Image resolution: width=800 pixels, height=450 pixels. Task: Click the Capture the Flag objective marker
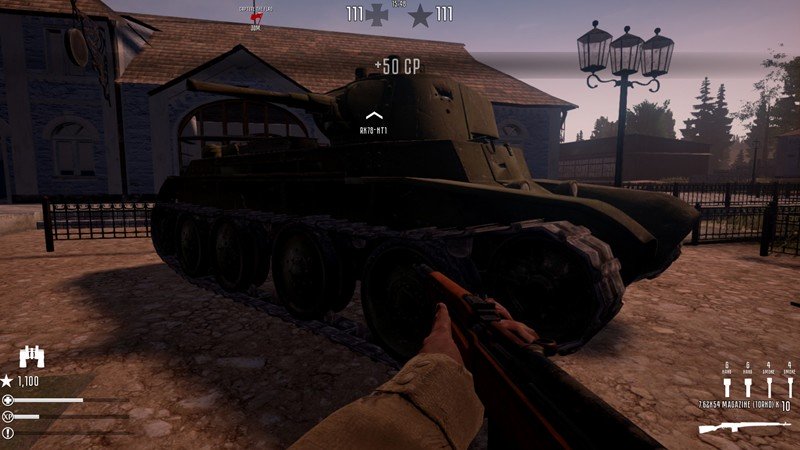pyautogui.click(x=255, y=16)
